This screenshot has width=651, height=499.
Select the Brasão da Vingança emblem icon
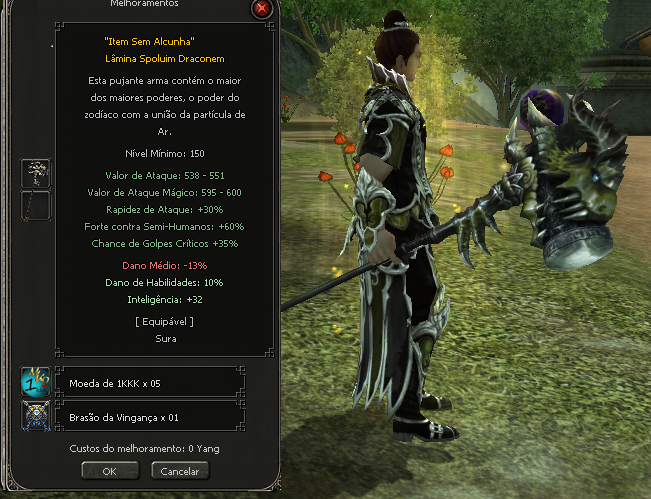click(x=36, y=416)
